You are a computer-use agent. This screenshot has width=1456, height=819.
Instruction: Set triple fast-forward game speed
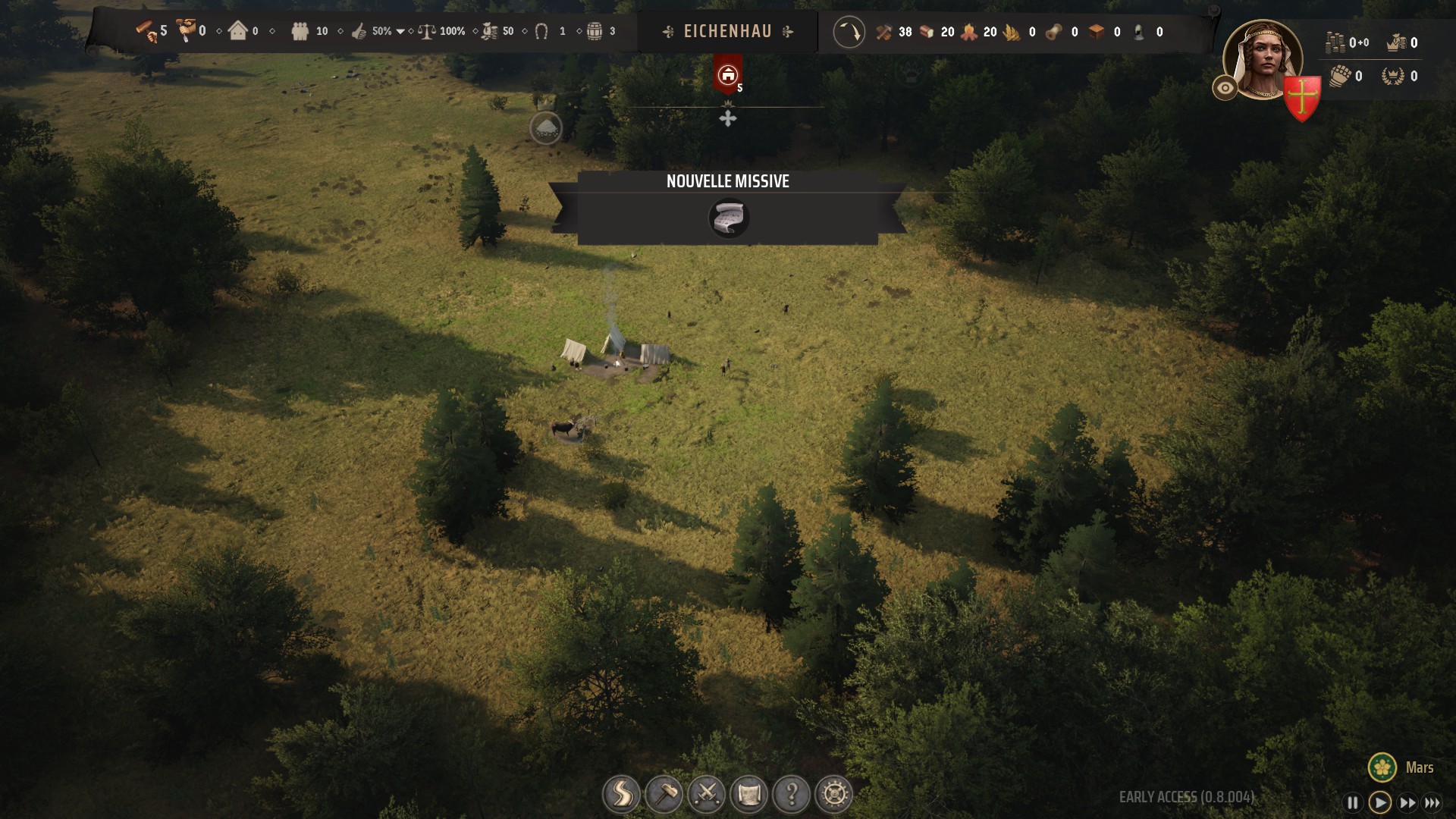pos(1432,802)
